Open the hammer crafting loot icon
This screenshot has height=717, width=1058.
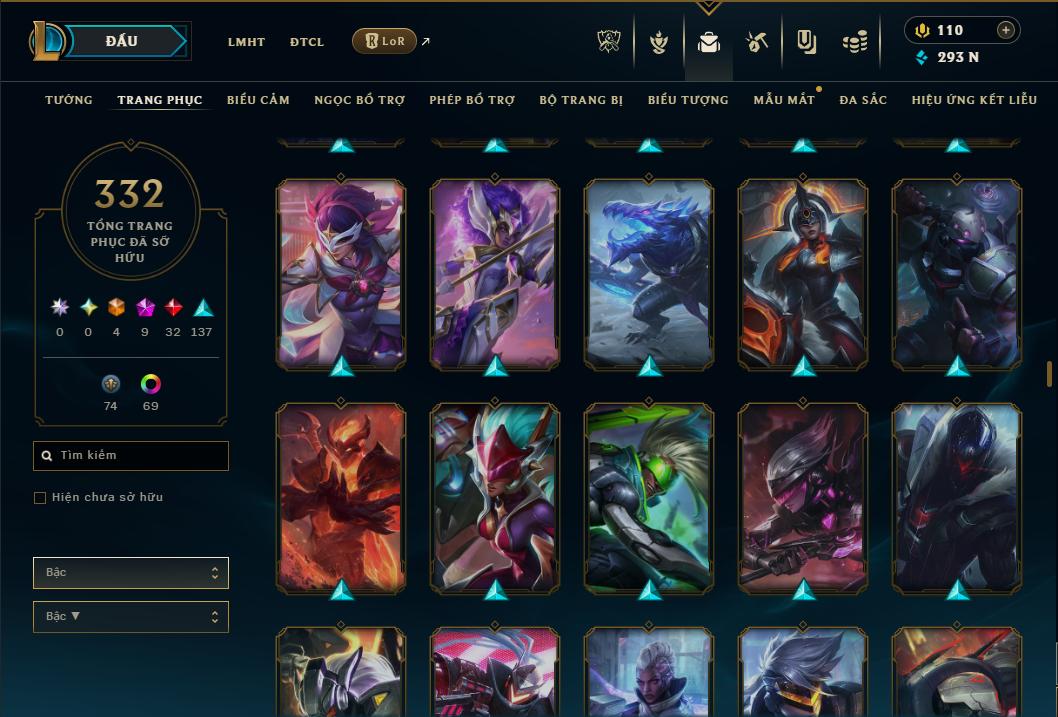click(x=757, y=42)
